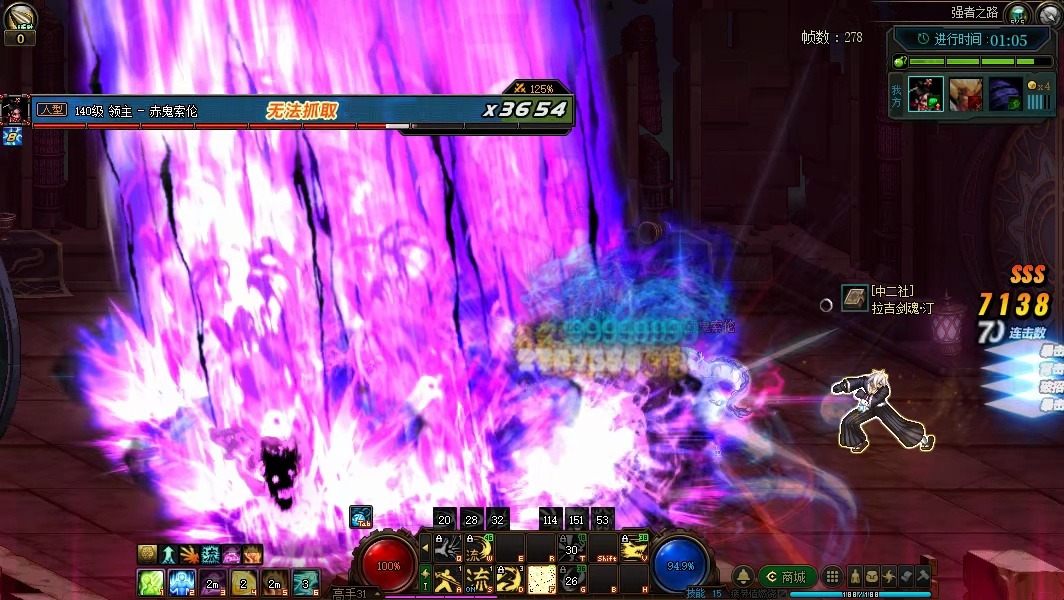1064x600 pixels.
Task: Use the 流 skill marked ON
Action: (478, 578)
